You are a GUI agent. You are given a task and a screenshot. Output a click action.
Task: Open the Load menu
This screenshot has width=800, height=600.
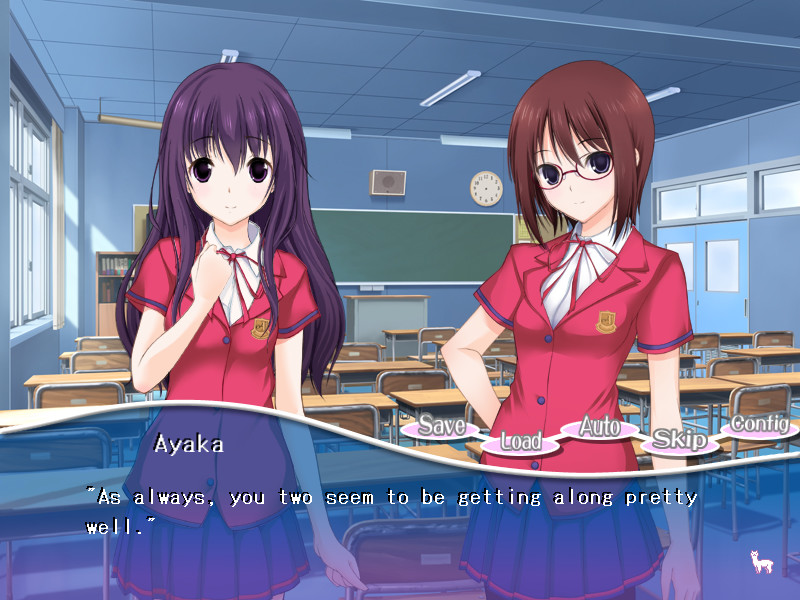[520, 440]
